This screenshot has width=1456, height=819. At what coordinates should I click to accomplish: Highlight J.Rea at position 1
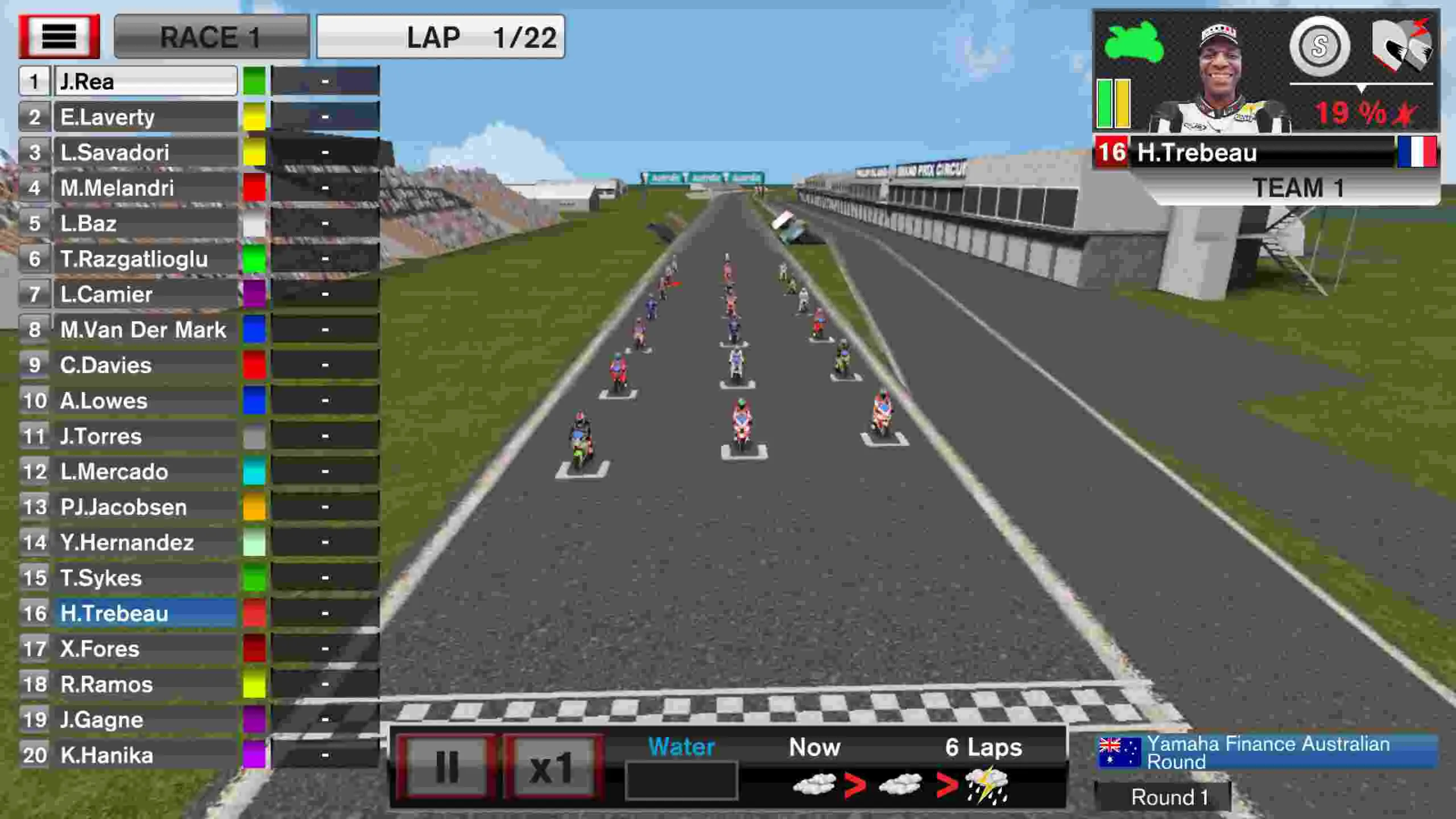147,81
